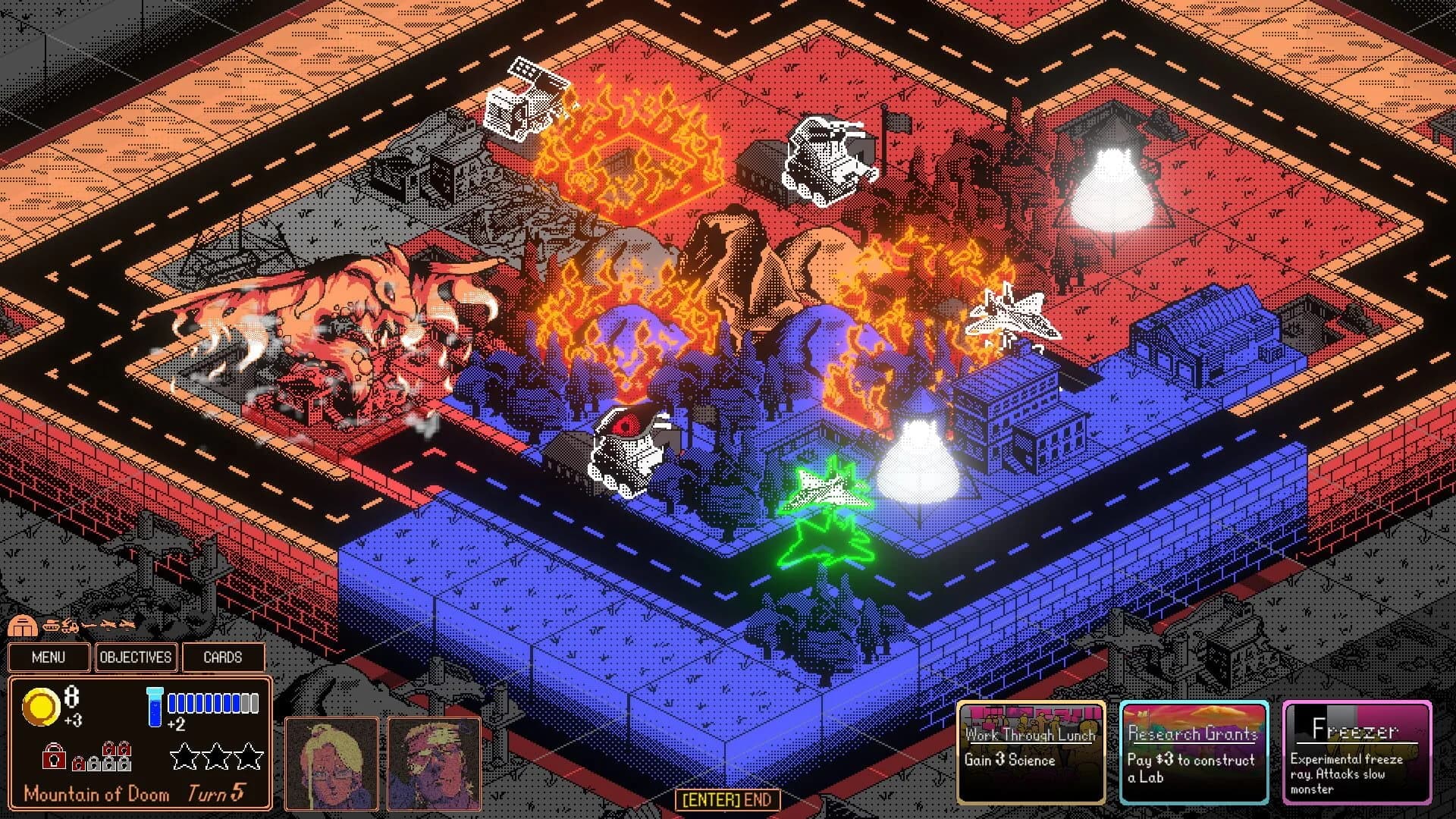Open the OBJECTIVES panel
The height and width of the screenshot is (819, 1456).
pyautogui.click(x=136, y=657)
